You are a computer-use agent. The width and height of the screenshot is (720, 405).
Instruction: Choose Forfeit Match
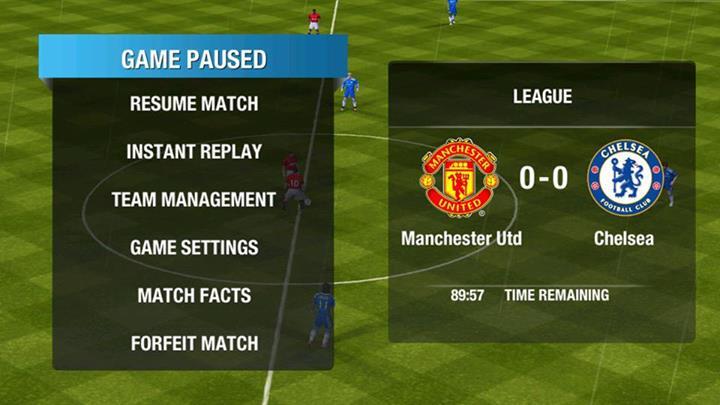pos(194,344)
